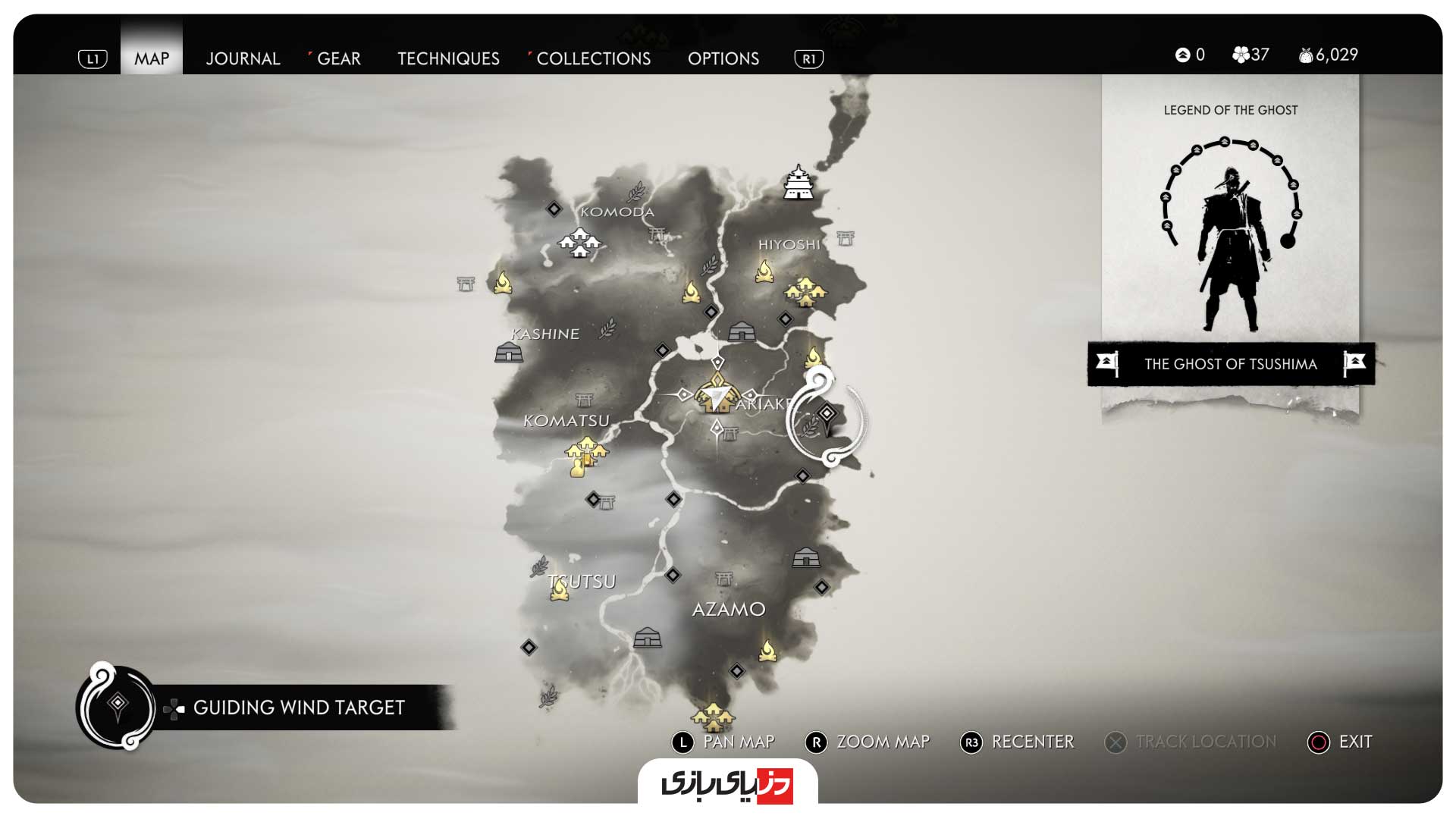The image size is (1456, 819).
Task: Select the Mongol tent icon beside Kashine
Action: (509, 353)
